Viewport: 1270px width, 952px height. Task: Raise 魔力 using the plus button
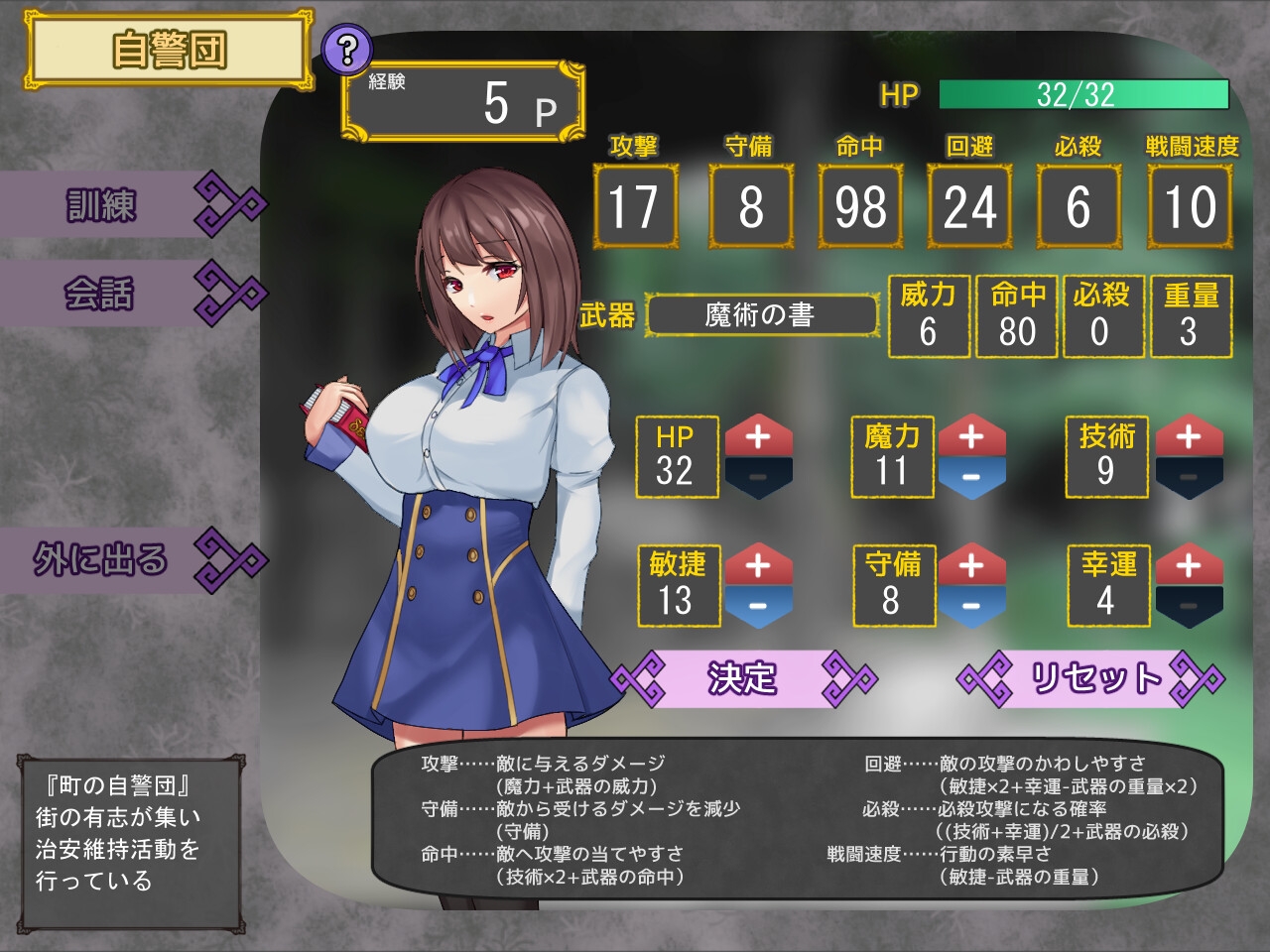click(971, 436)
